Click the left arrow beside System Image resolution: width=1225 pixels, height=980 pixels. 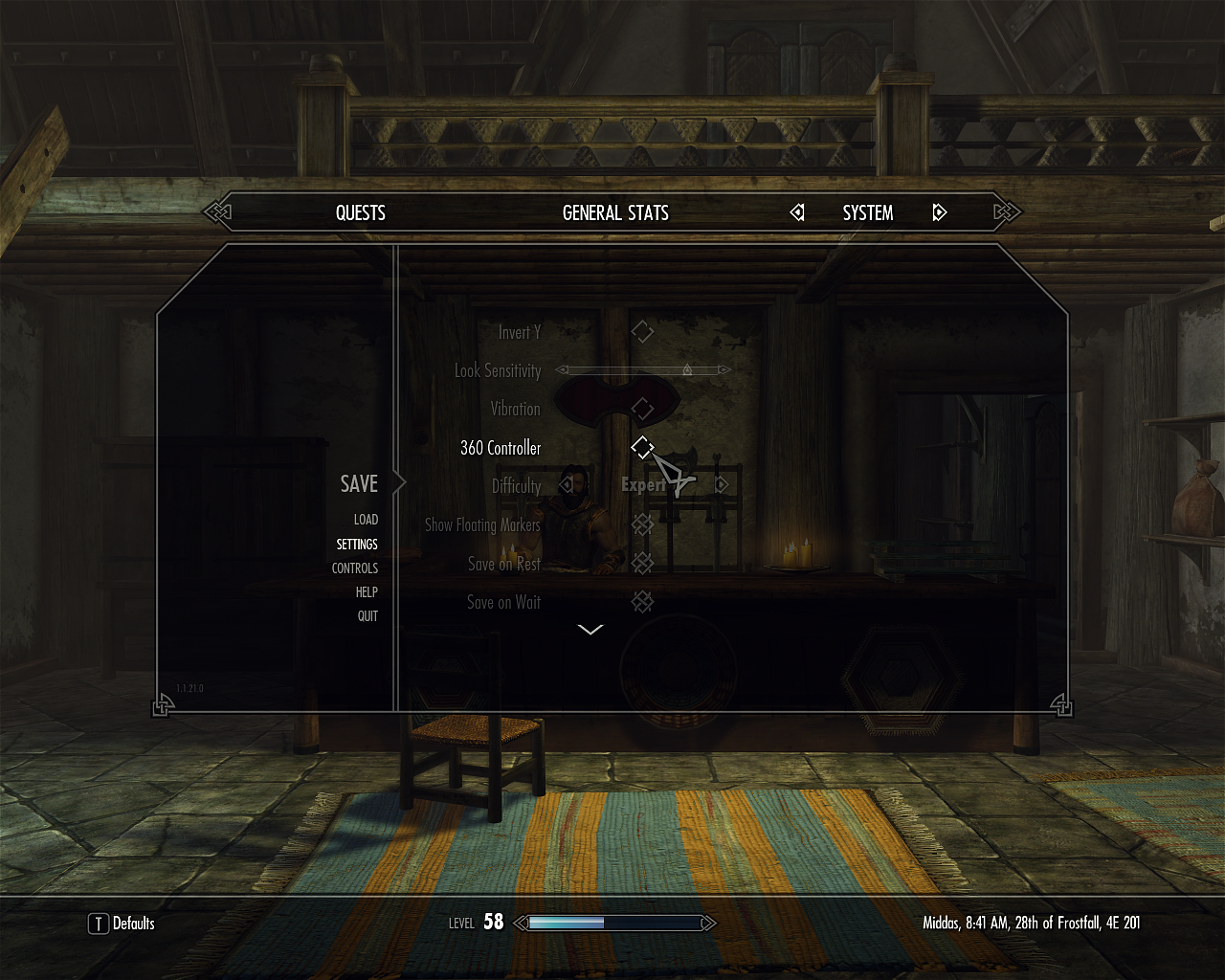797,212
